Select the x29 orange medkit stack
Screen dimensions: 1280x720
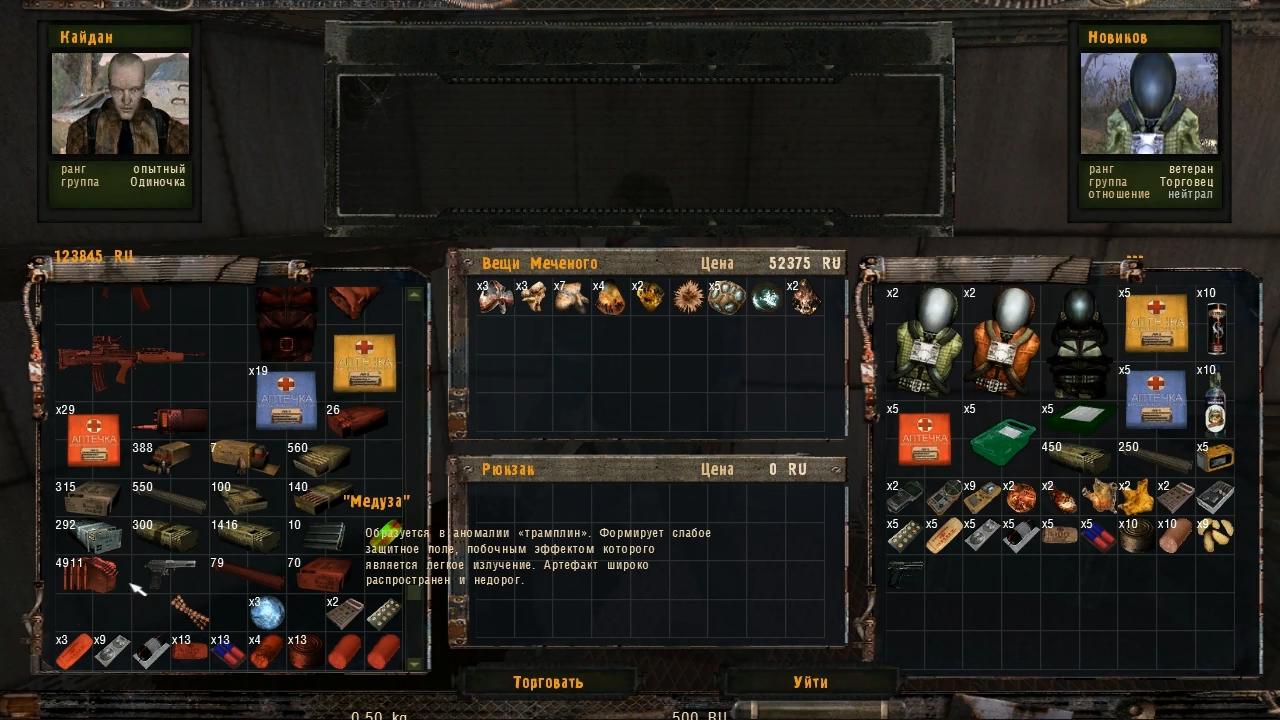pyautogui.click(x=93, y=440)
